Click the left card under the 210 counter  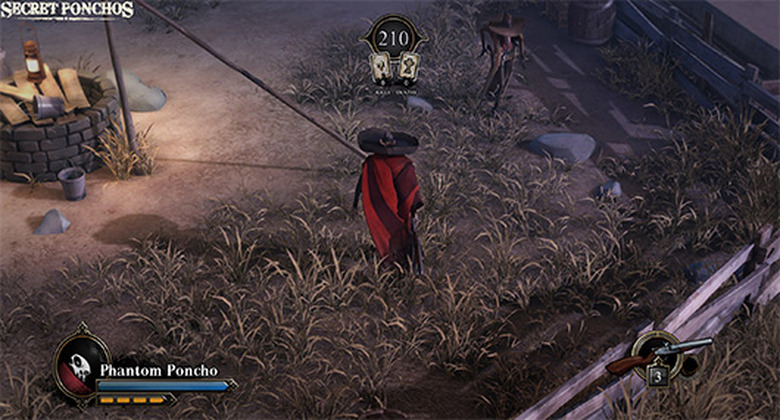coord(382,67)
